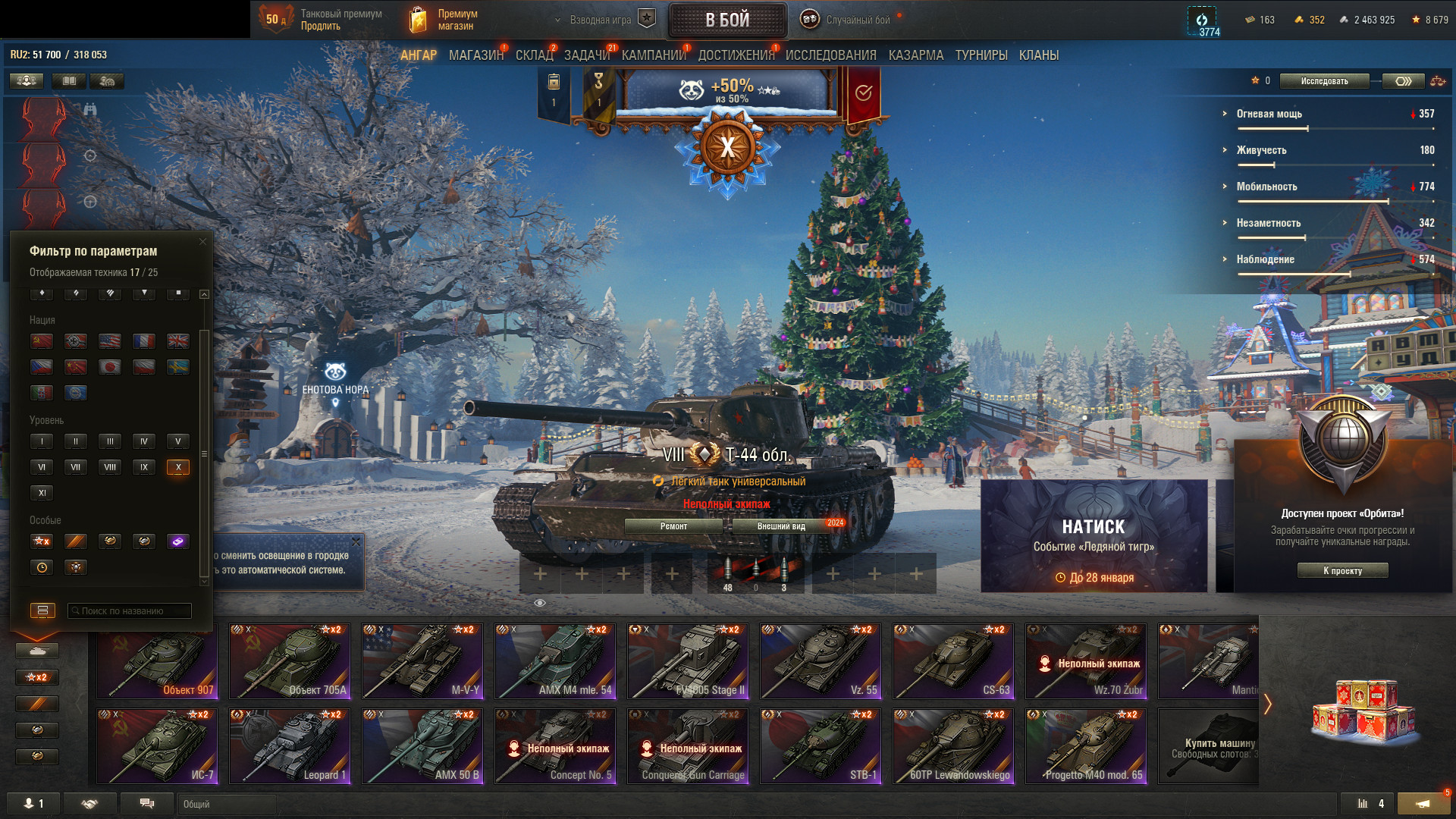This screenshot has height=819, width=1456.
Task: Go to the КЛАНЫ tab
Action: (x=1038, y=55)
